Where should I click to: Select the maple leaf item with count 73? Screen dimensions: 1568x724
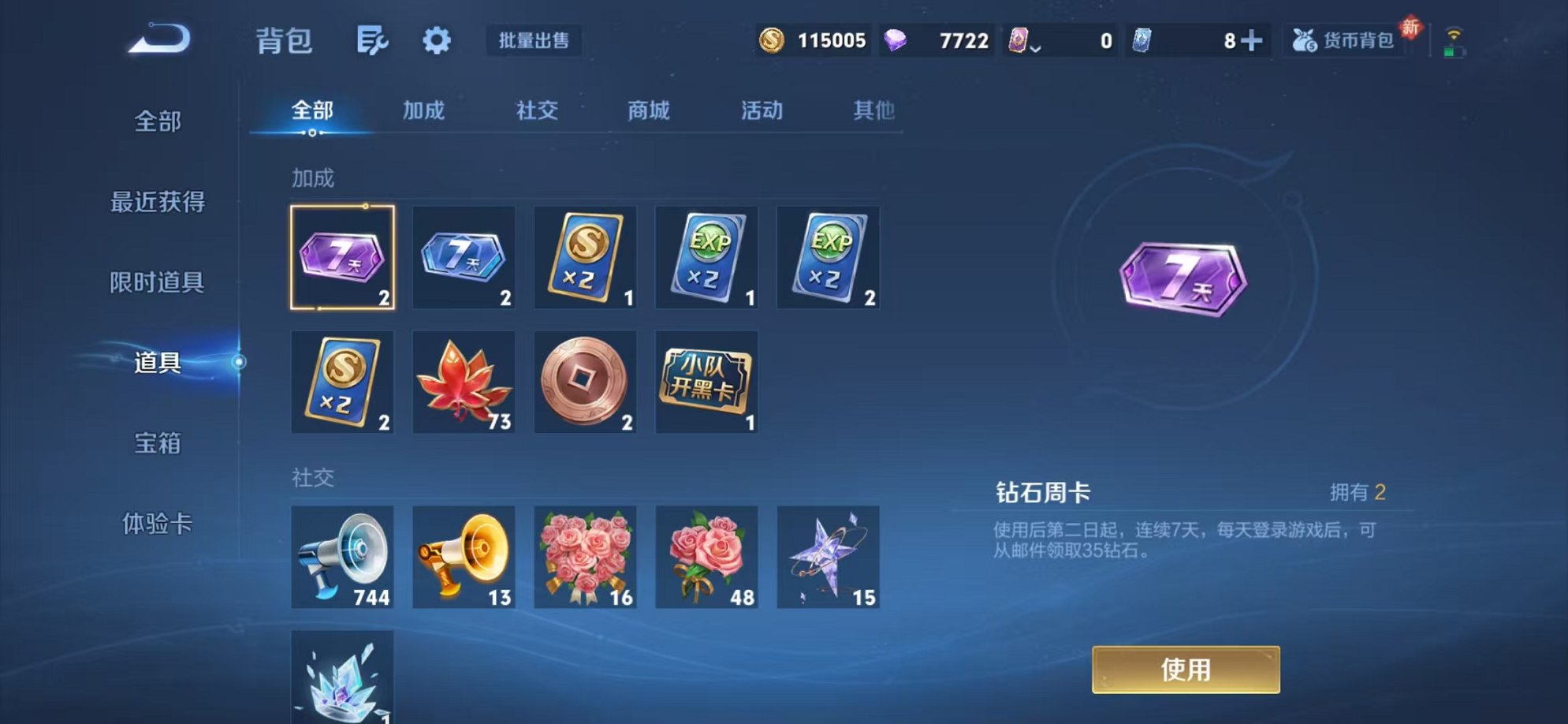(x=464, y=382)
